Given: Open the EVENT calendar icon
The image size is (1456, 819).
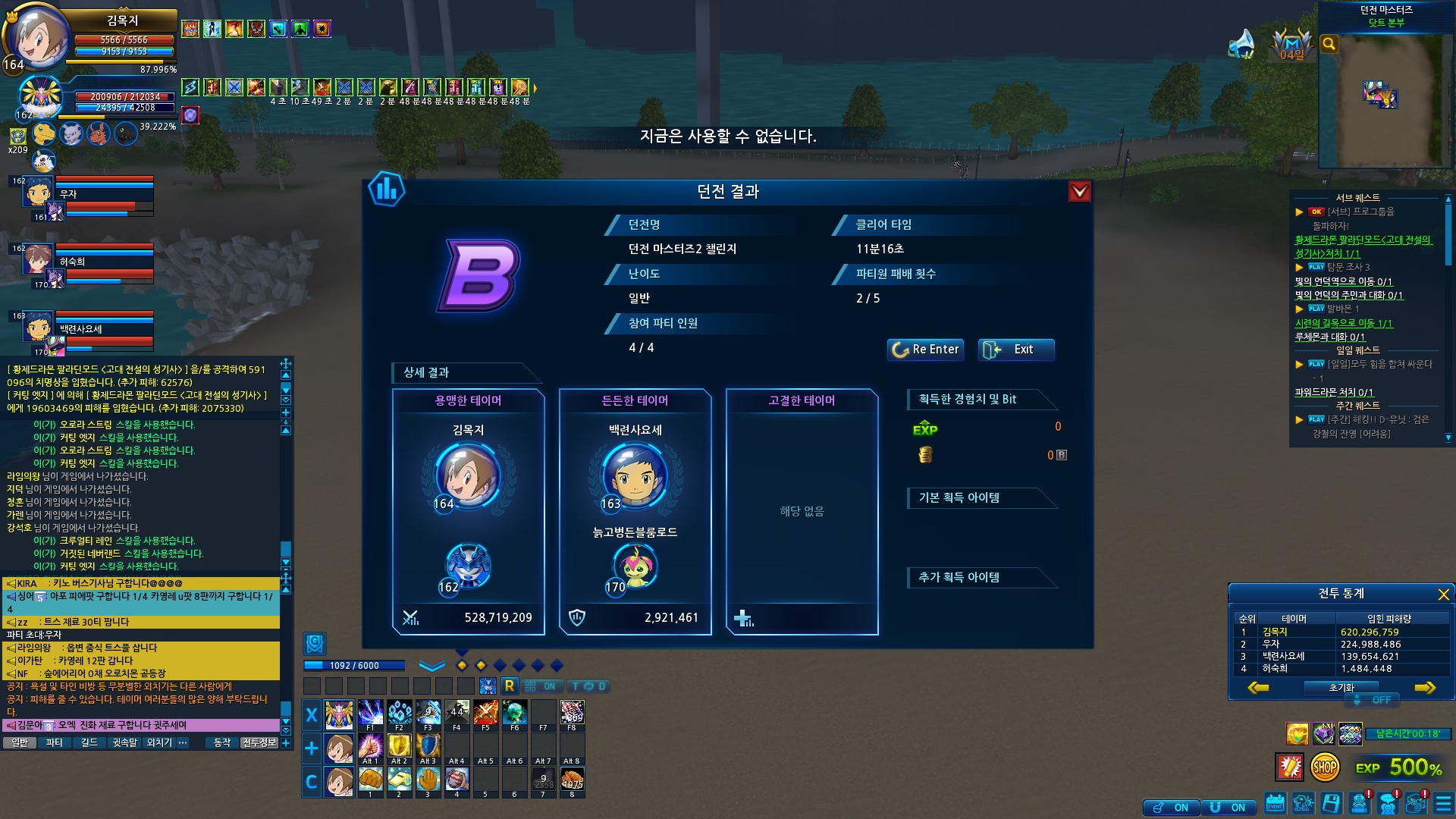Looking at the screenshot, I should [x=1275, y=803].
